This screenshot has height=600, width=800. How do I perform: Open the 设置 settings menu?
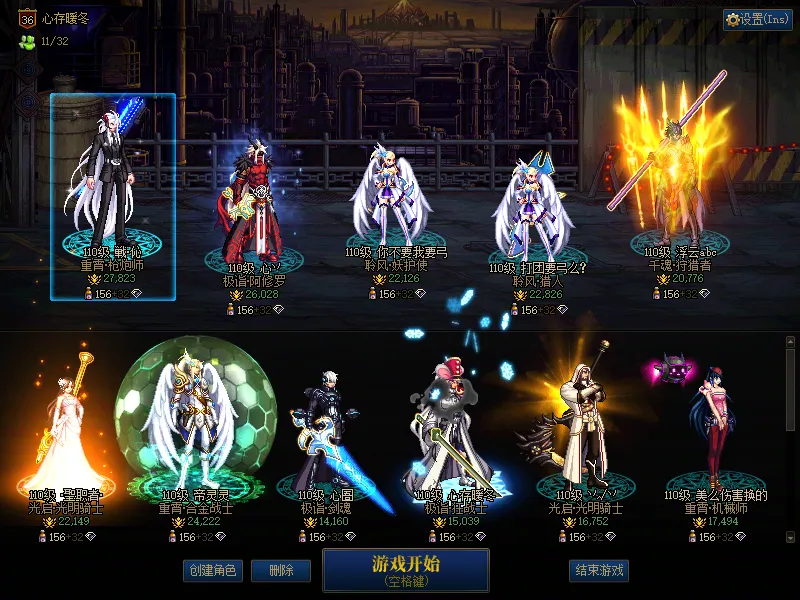point(757,19)
